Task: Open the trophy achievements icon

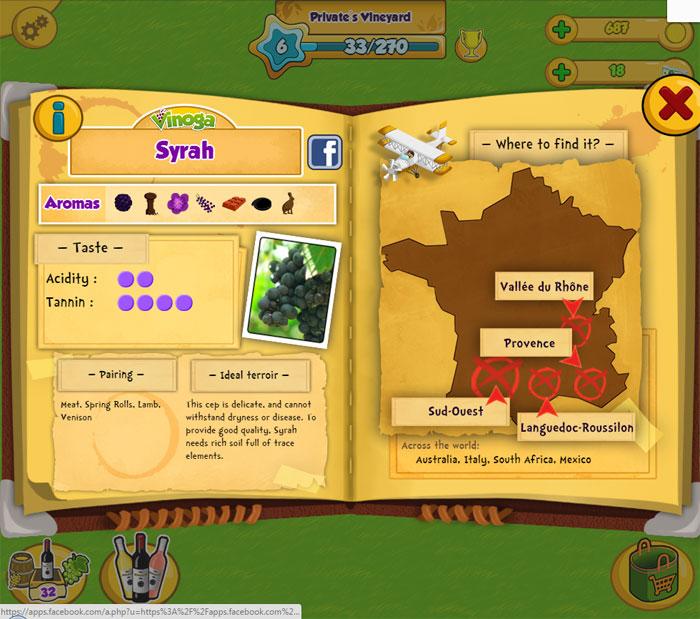Action: [468, 45]
